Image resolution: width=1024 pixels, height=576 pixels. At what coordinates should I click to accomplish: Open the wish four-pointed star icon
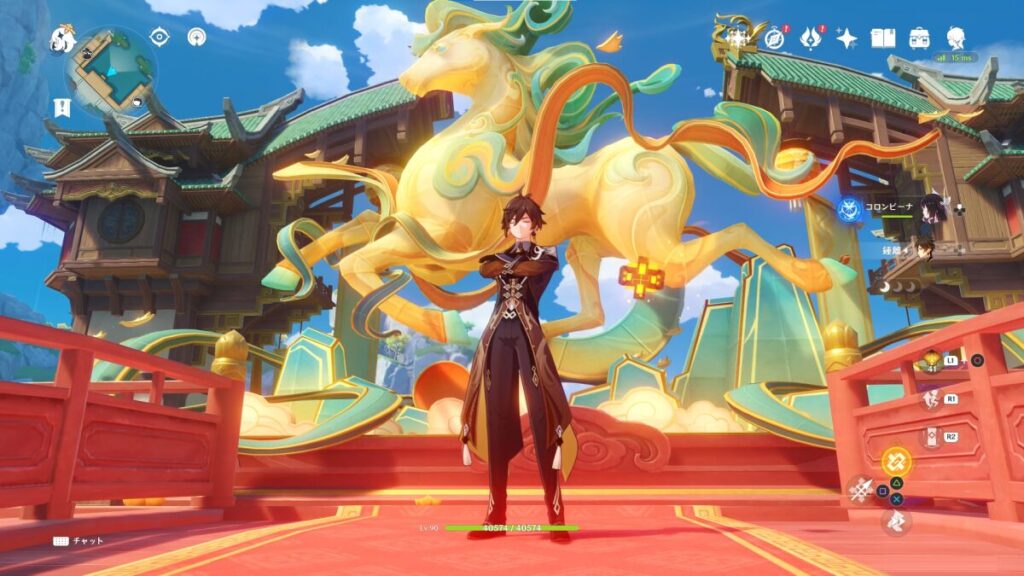pos(847,38)
